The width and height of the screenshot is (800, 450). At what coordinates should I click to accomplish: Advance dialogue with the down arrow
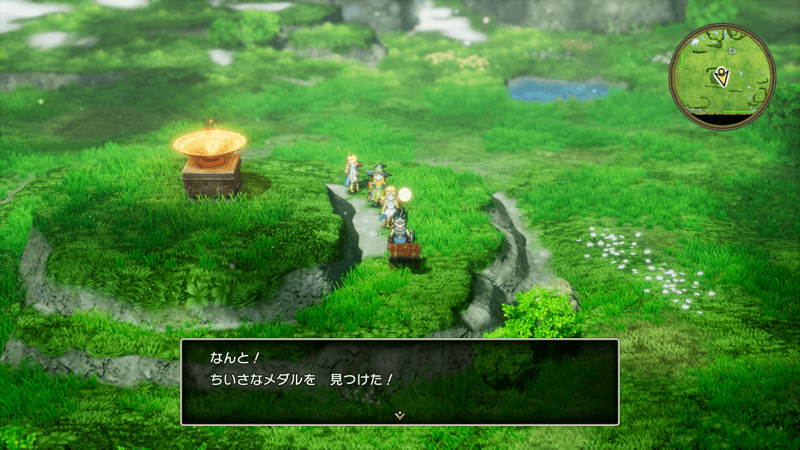[399, 413]
